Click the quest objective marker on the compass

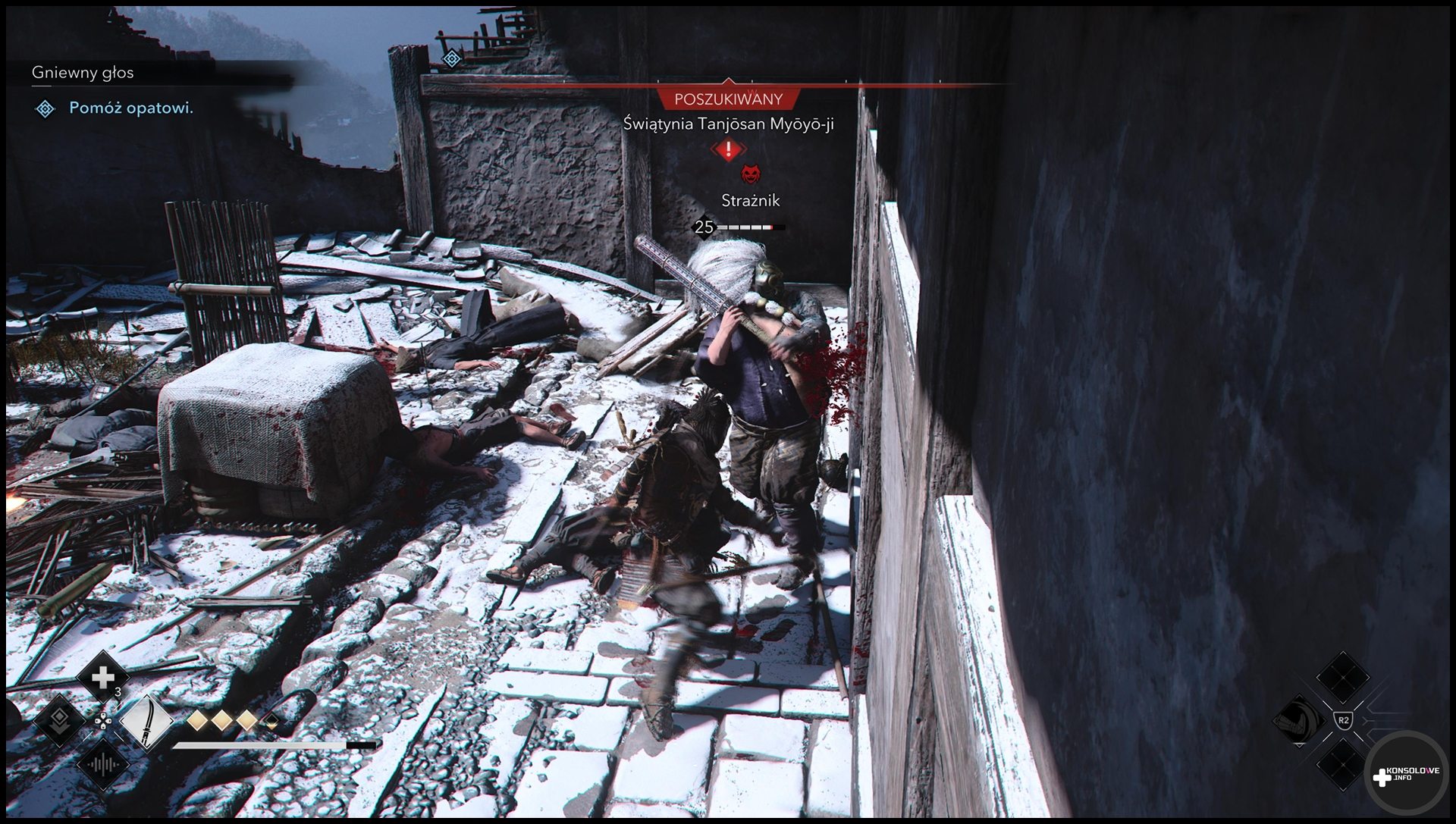pos(452,58)
